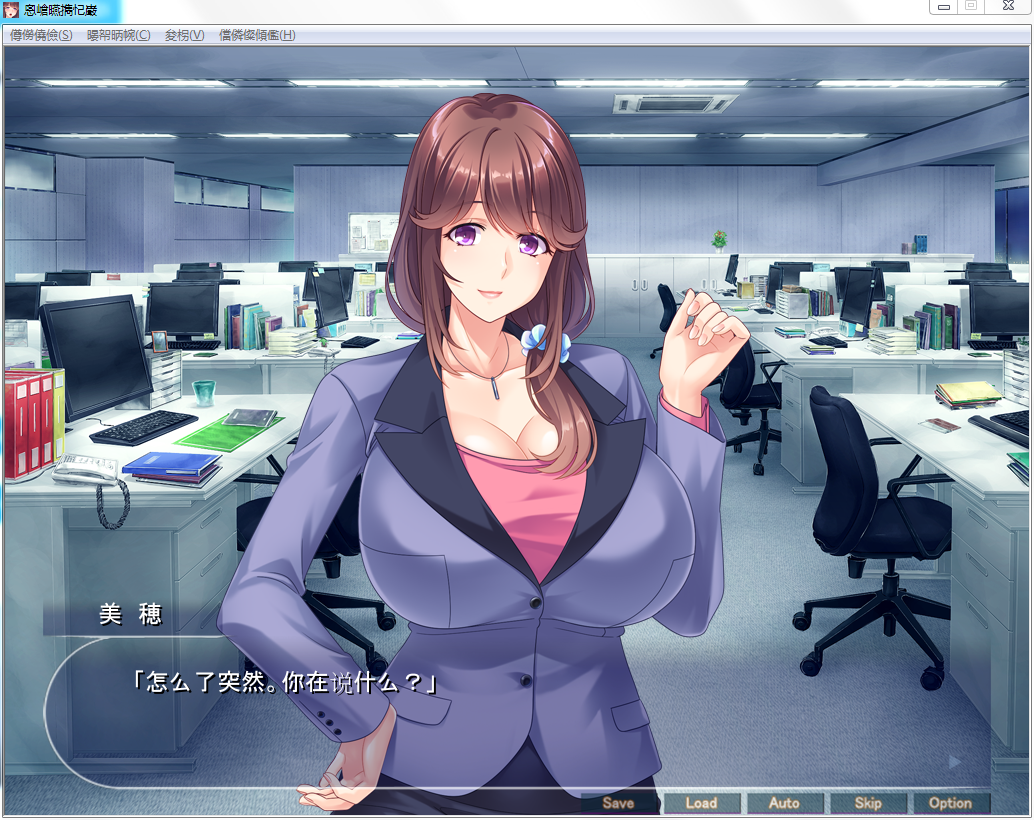The image size is (1034, 820).
Task: Open the Load menu
Action: 701,803
